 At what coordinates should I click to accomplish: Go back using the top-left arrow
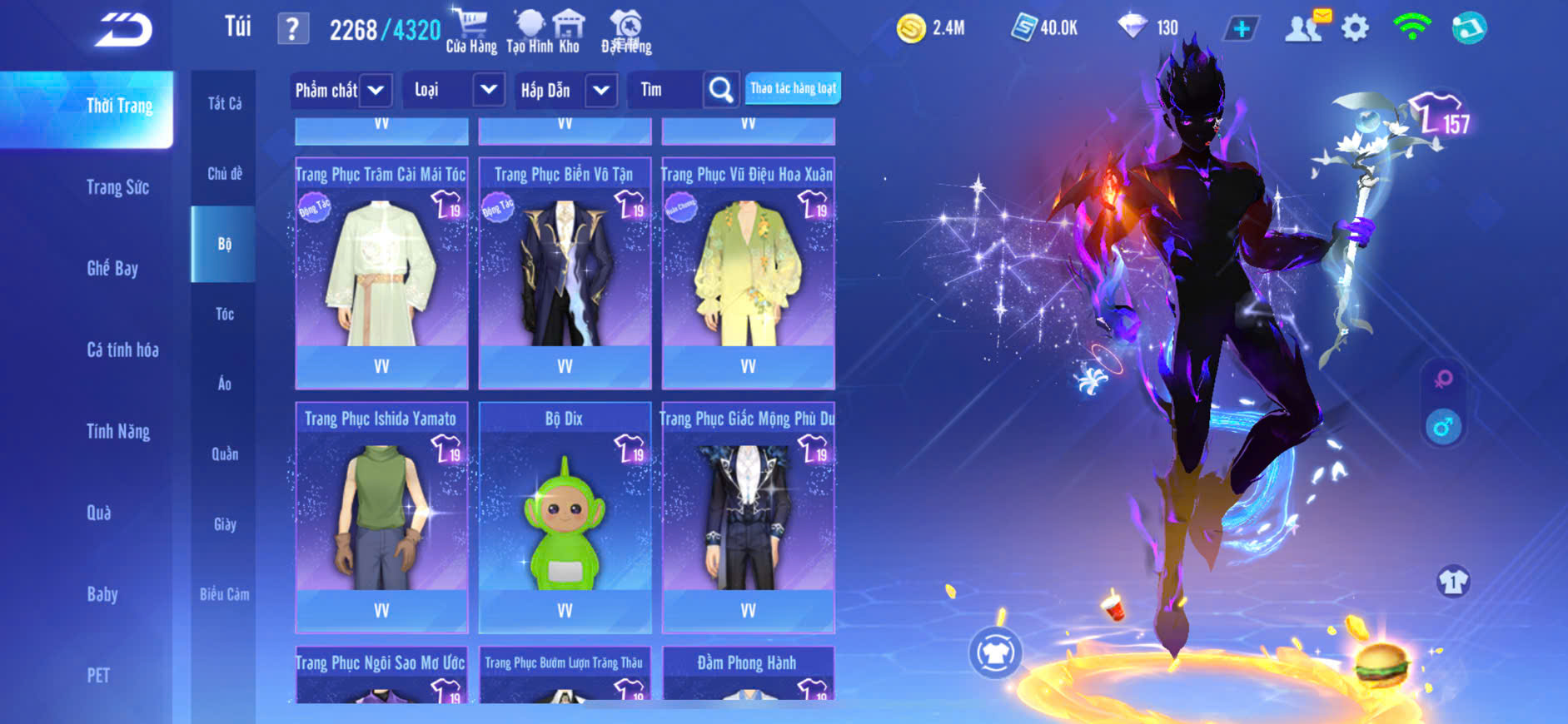[123, 30]
